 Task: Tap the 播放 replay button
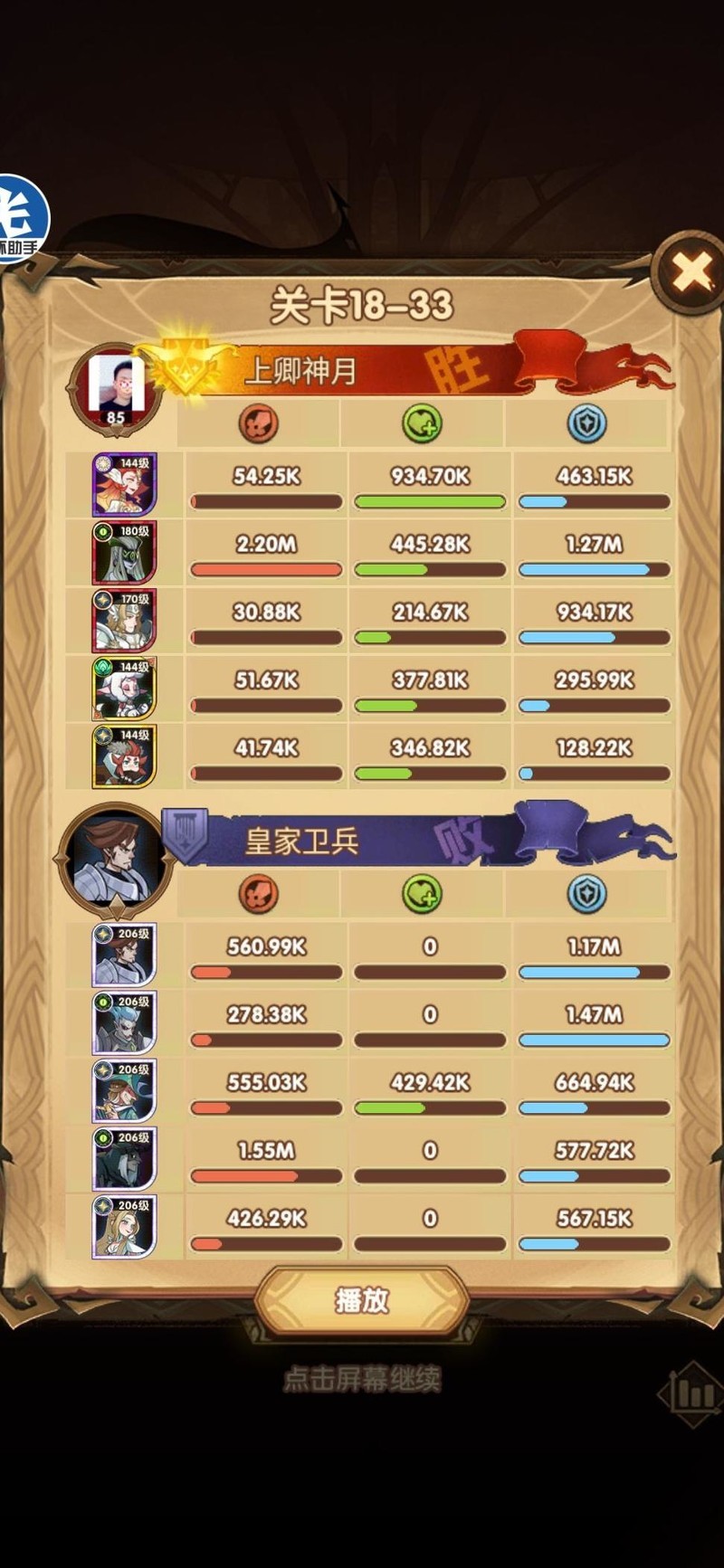click(x=362, y=1300)
